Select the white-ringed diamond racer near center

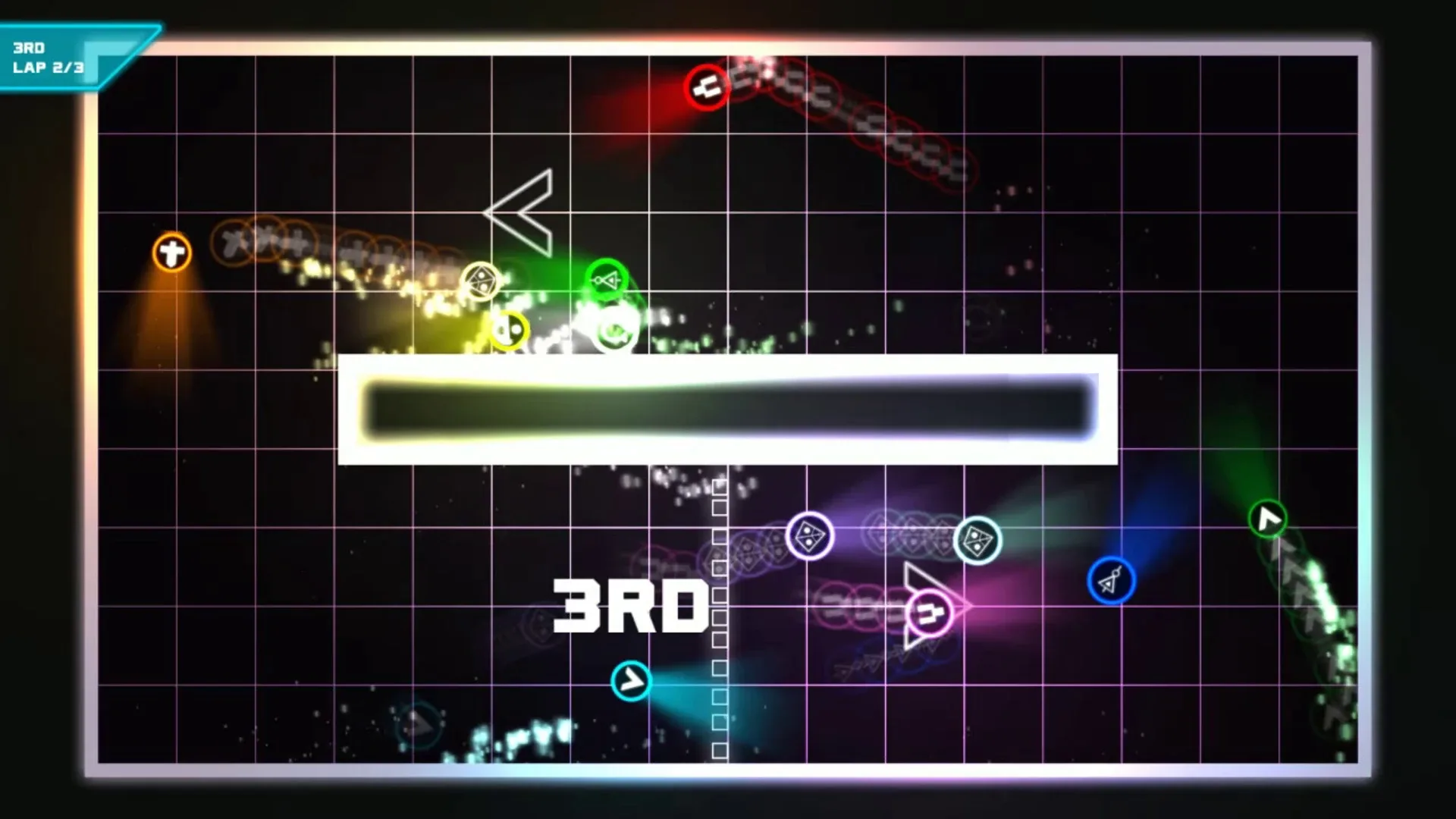point(808,536)
